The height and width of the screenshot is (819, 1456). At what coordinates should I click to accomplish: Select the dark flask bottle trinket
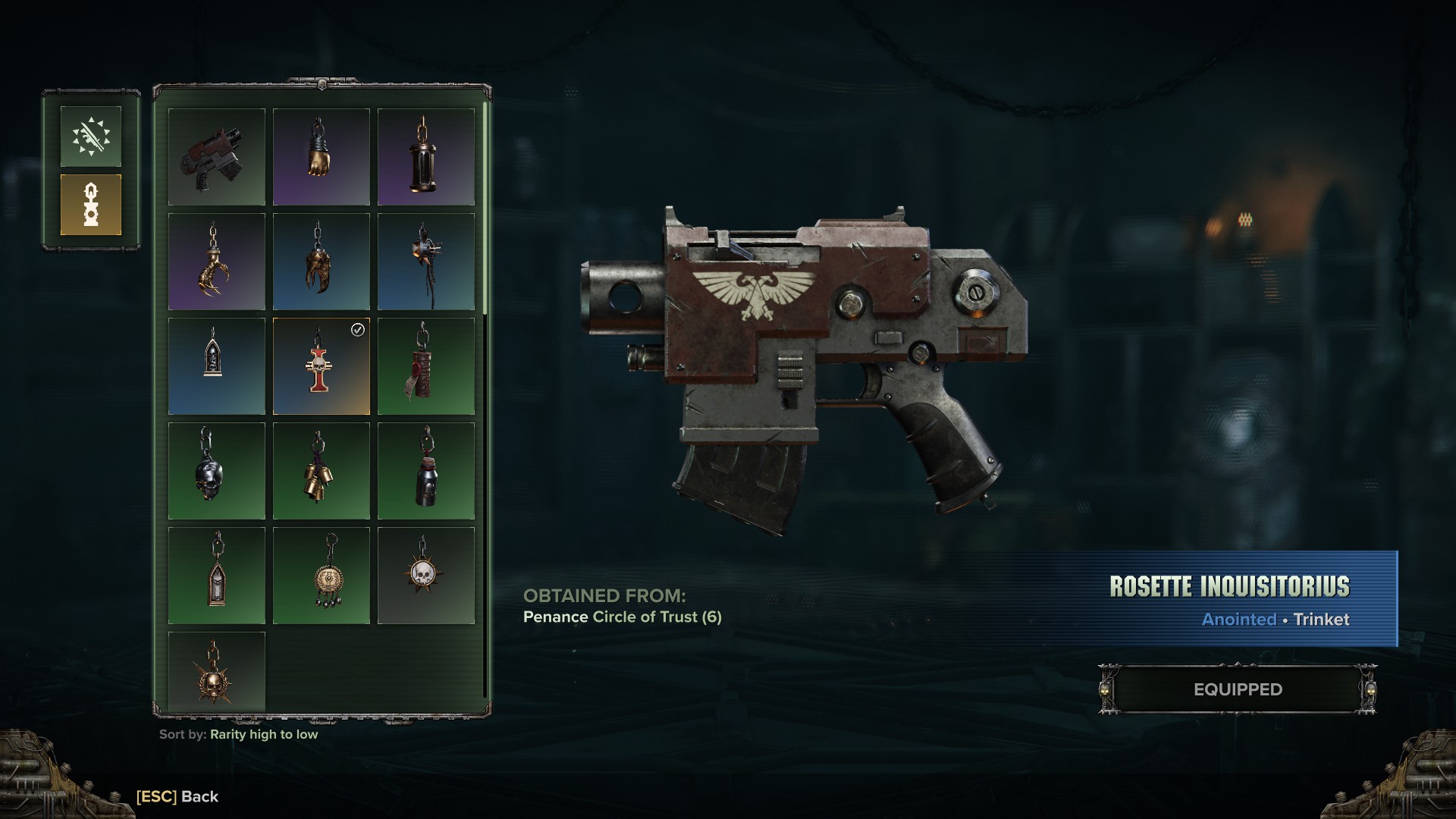426,471
